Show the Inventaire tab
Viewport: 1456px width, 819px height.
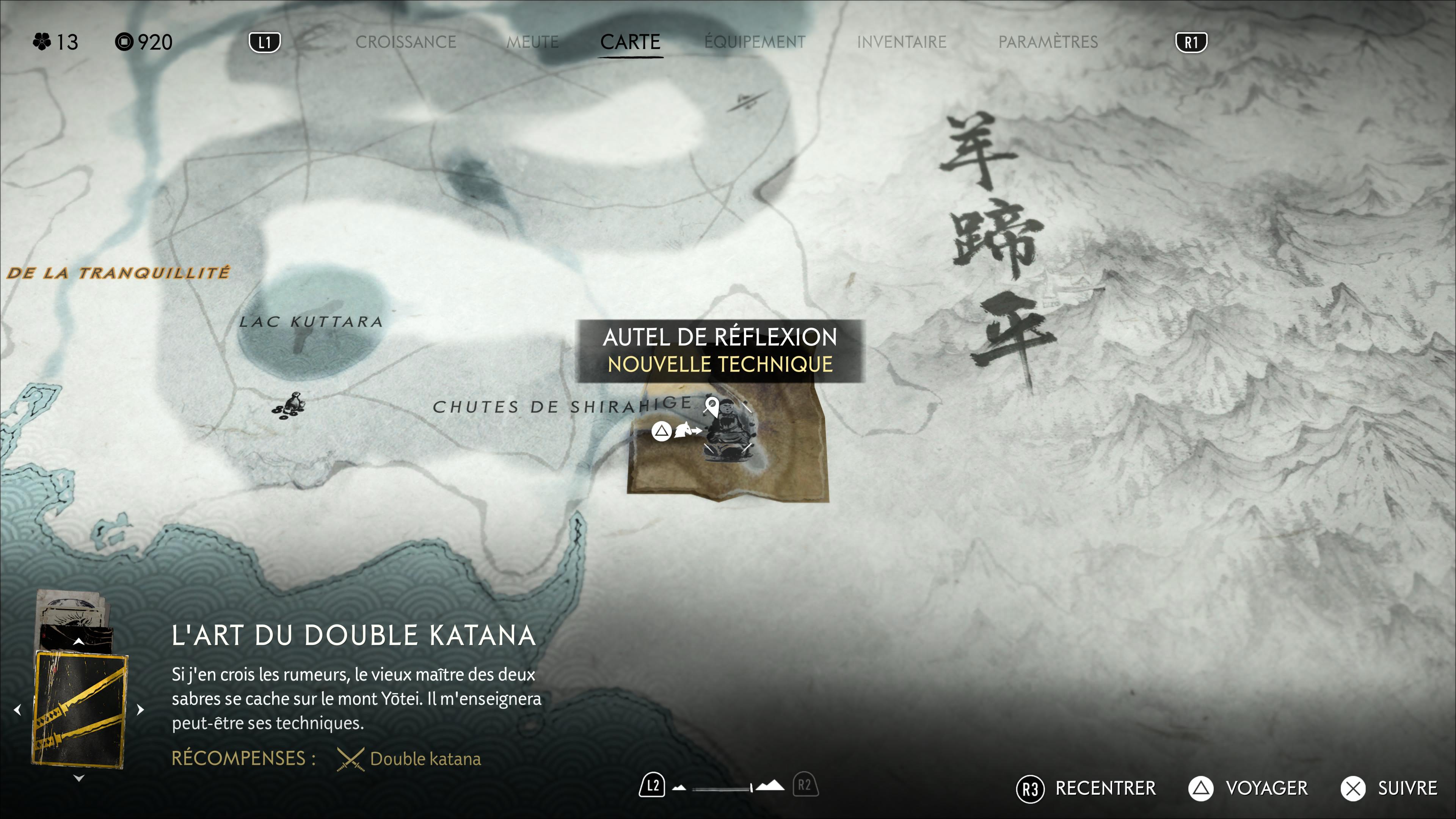click(x=901, y=42)
